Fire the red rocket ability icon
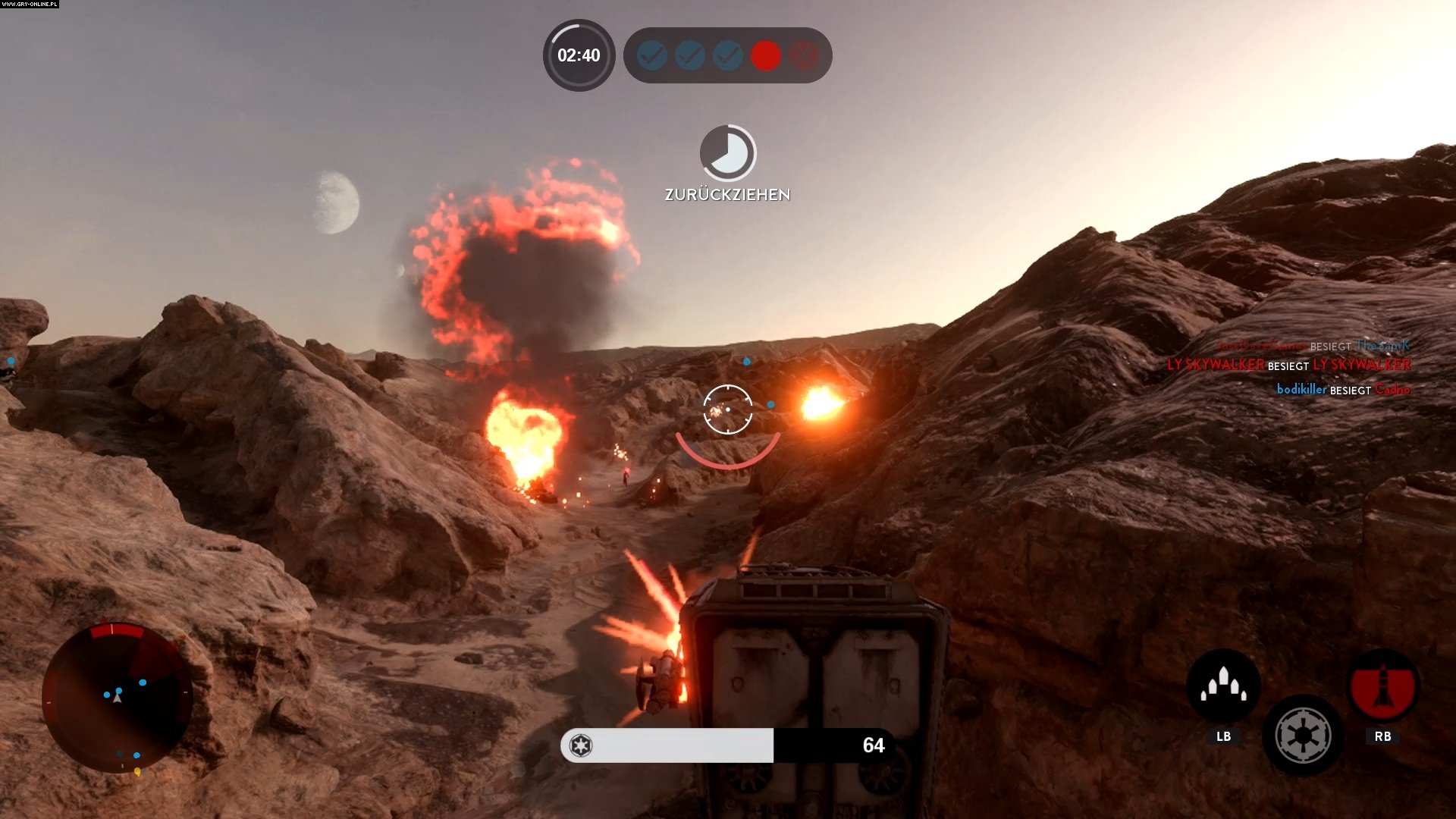 click(1382, 686)
